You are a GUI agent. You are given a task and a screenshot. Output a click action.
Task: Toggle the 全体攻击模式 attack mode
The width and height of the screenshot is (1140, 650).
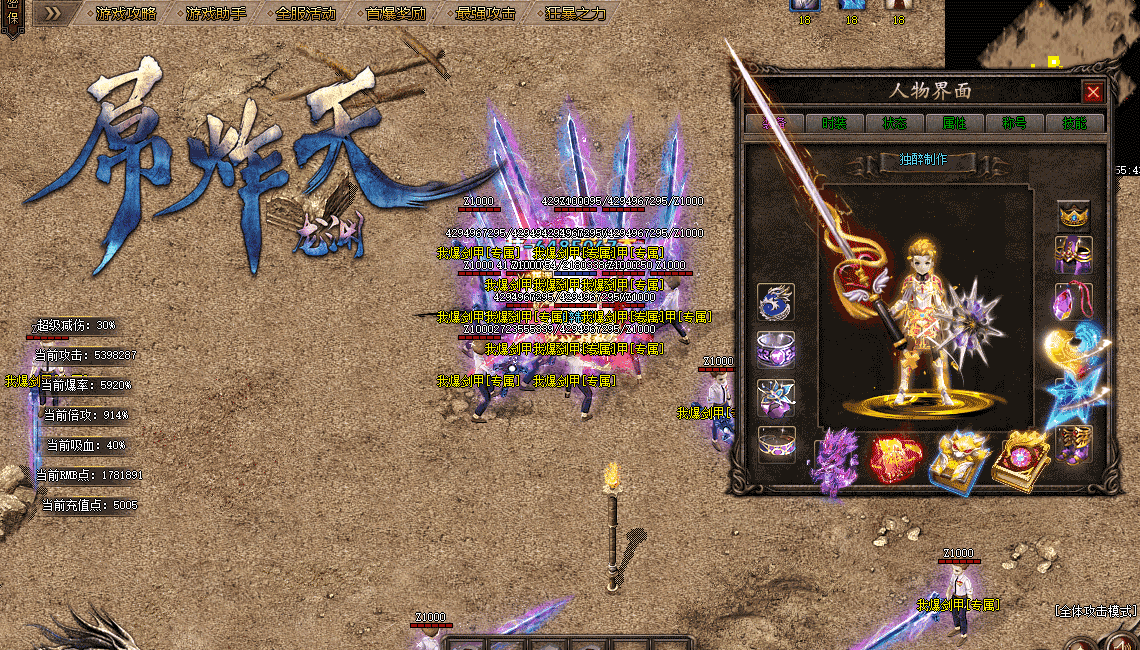(1096, 610)
